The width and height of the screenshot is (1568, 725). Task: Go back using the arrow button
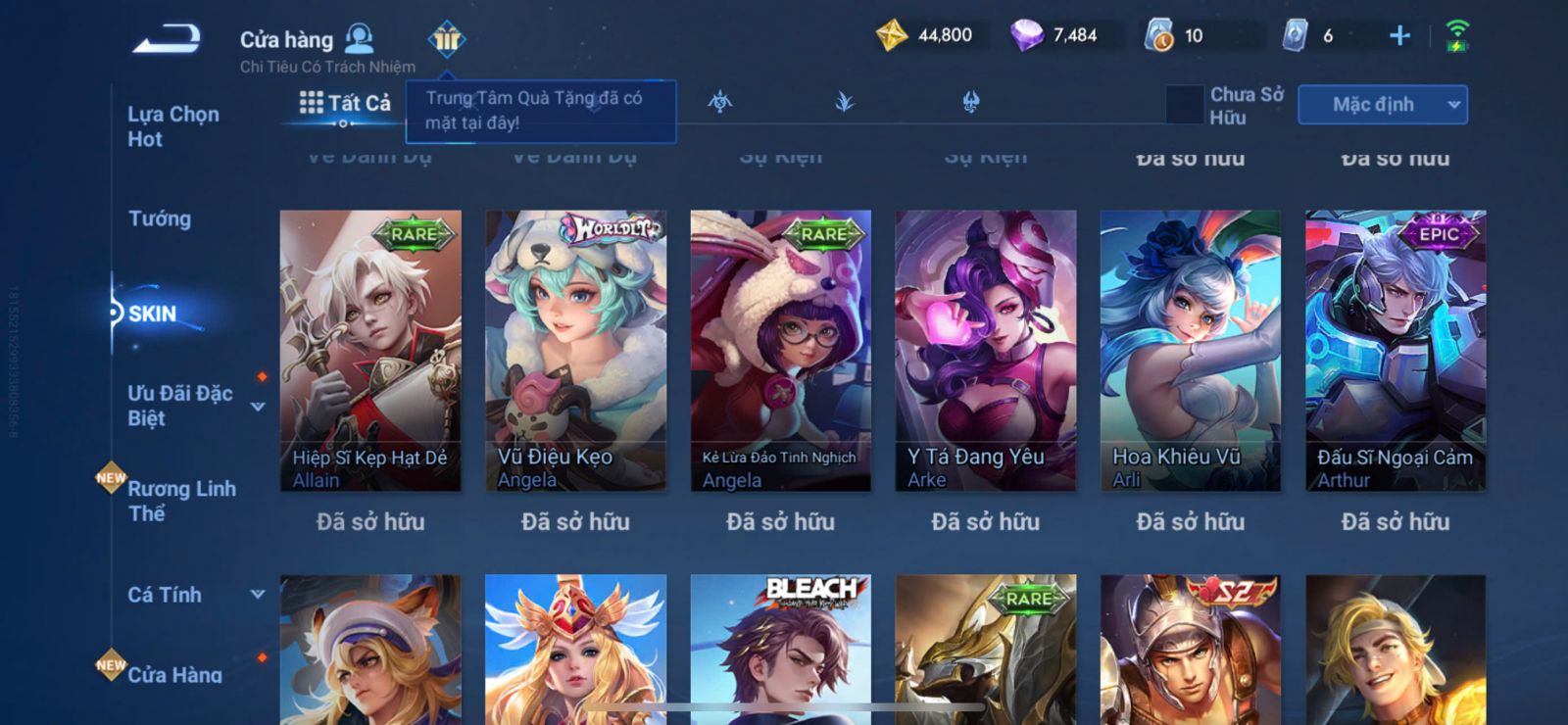coord(168,38)
